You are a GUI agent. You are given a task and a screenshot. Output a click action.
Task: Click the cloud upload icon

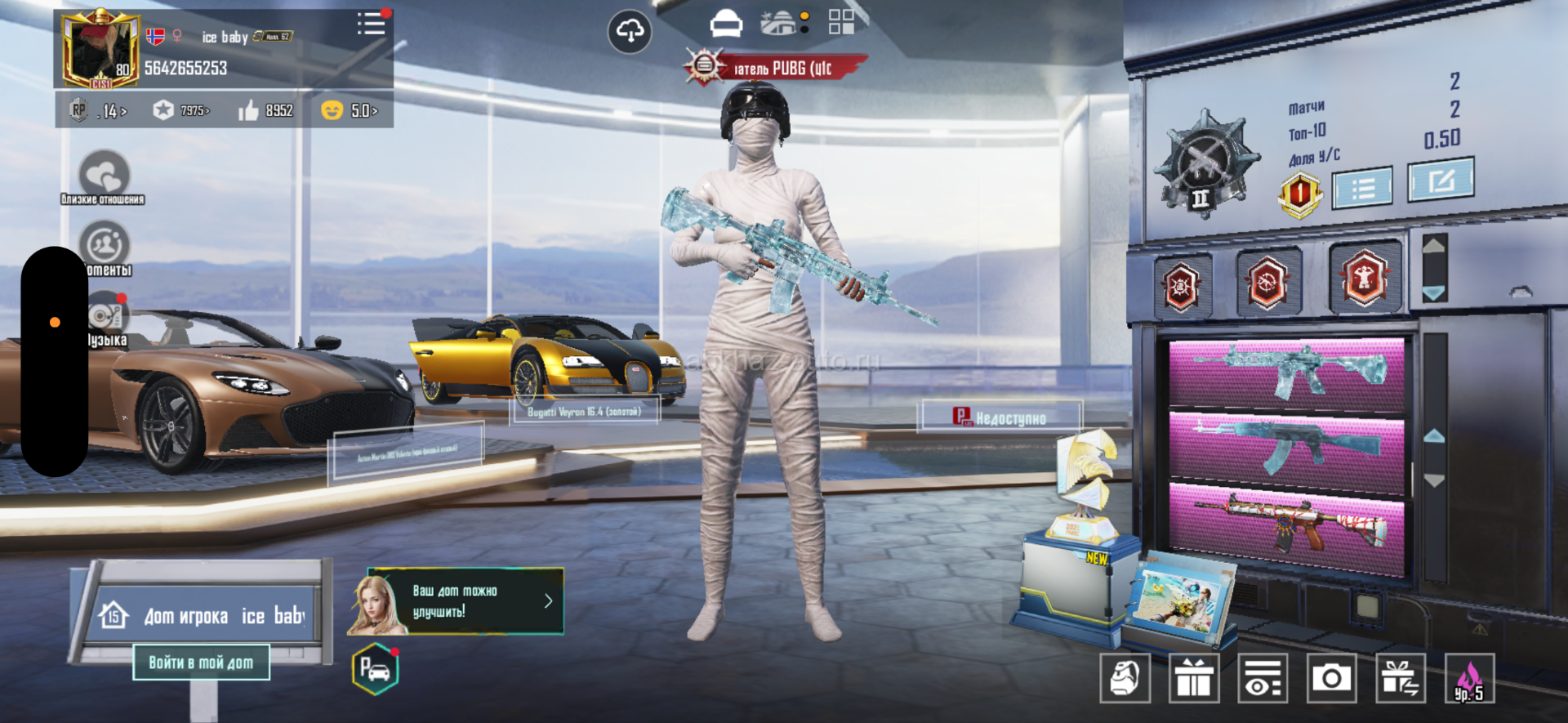tap(630, 32)
